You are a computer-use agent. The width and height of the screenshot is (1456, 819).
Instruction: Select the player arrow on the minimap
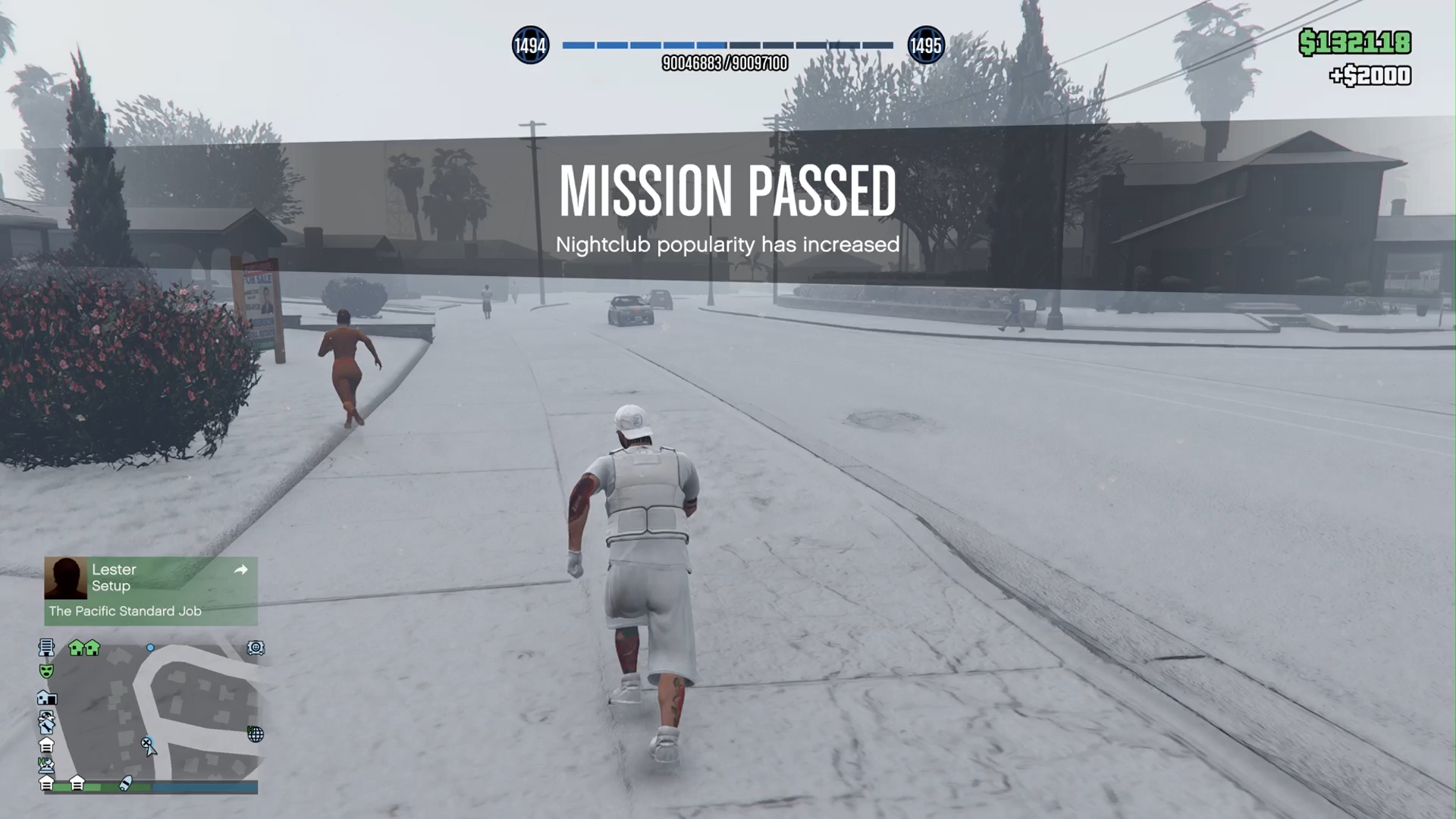pyautogui.click(x=151, y=750)
